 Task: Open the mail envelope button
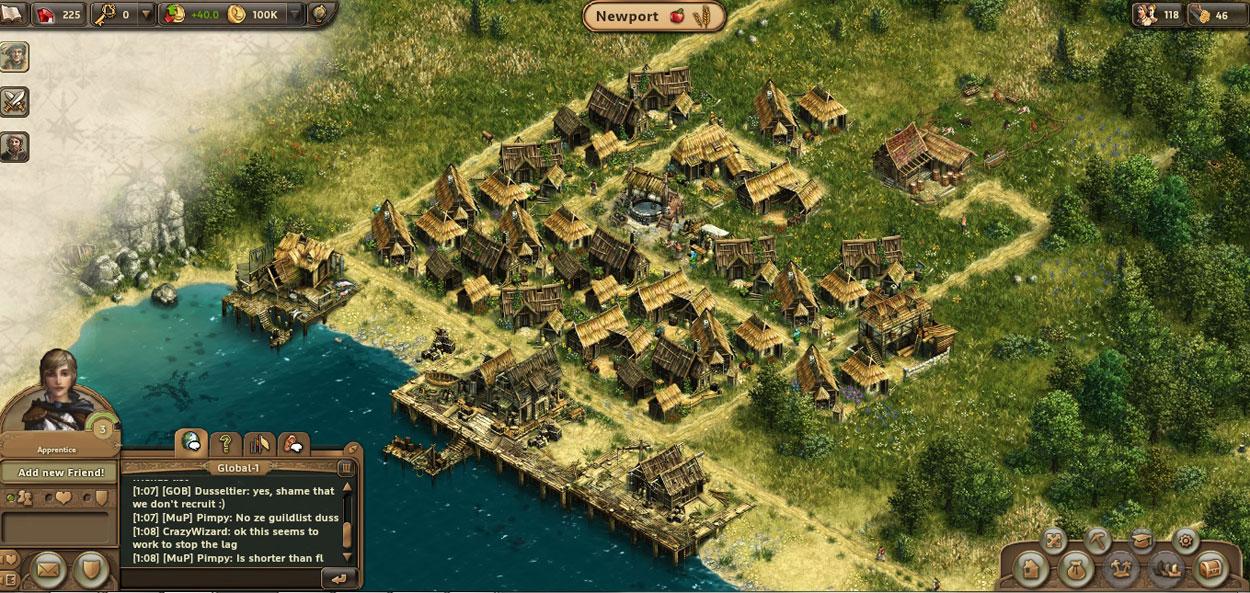click(46, 570)
